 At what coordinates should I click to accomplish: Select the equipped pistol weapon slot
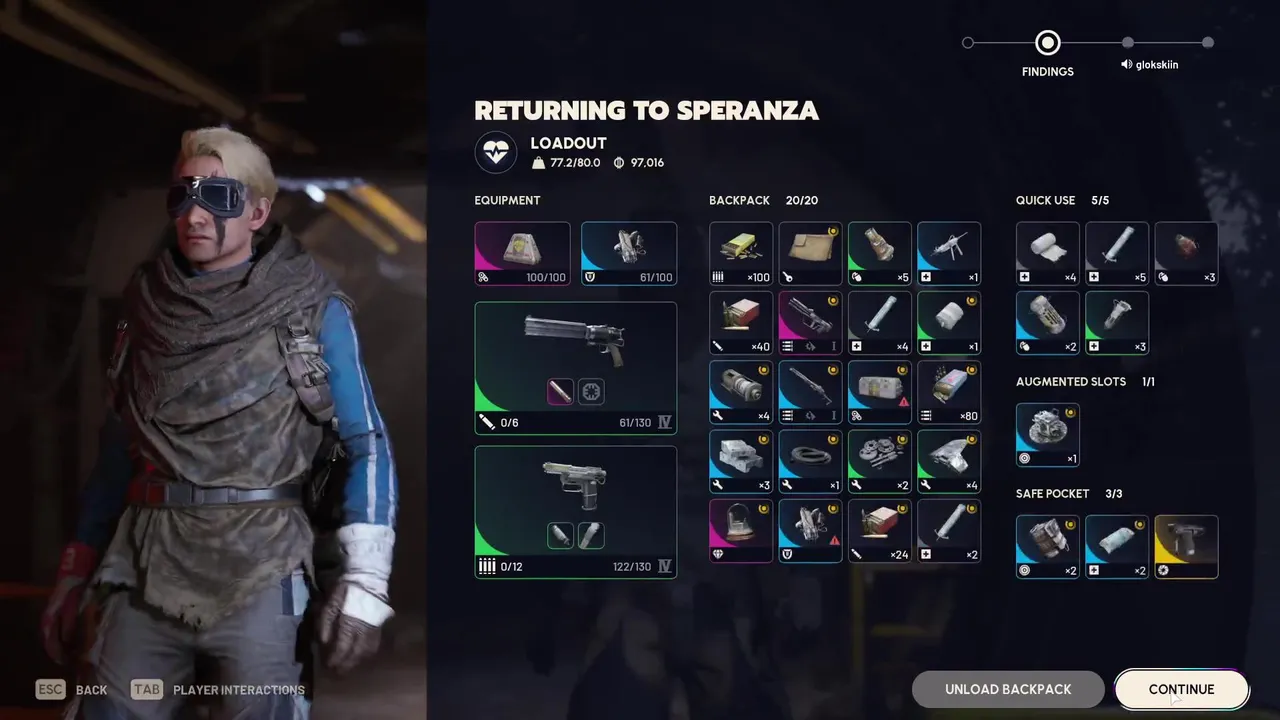[575, 511]
